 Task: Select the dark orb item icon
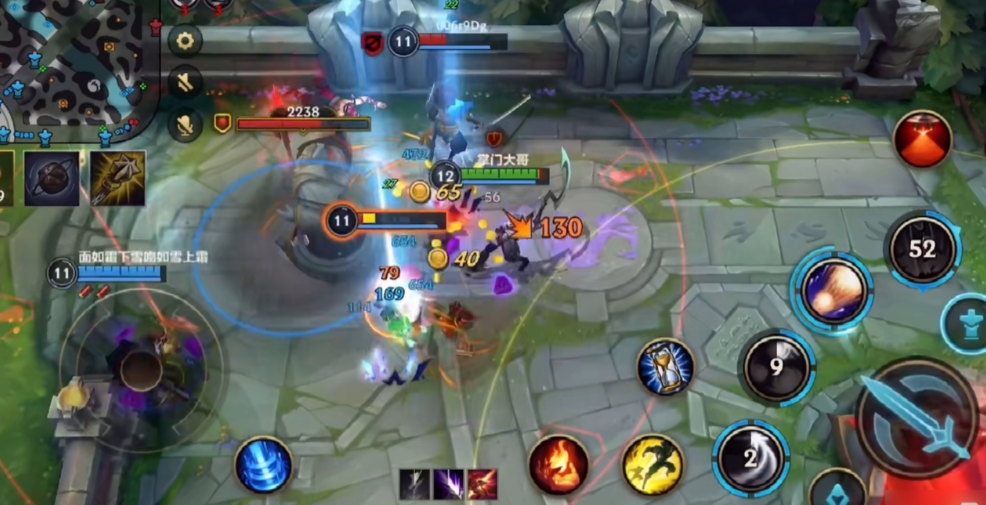point(52,178)
